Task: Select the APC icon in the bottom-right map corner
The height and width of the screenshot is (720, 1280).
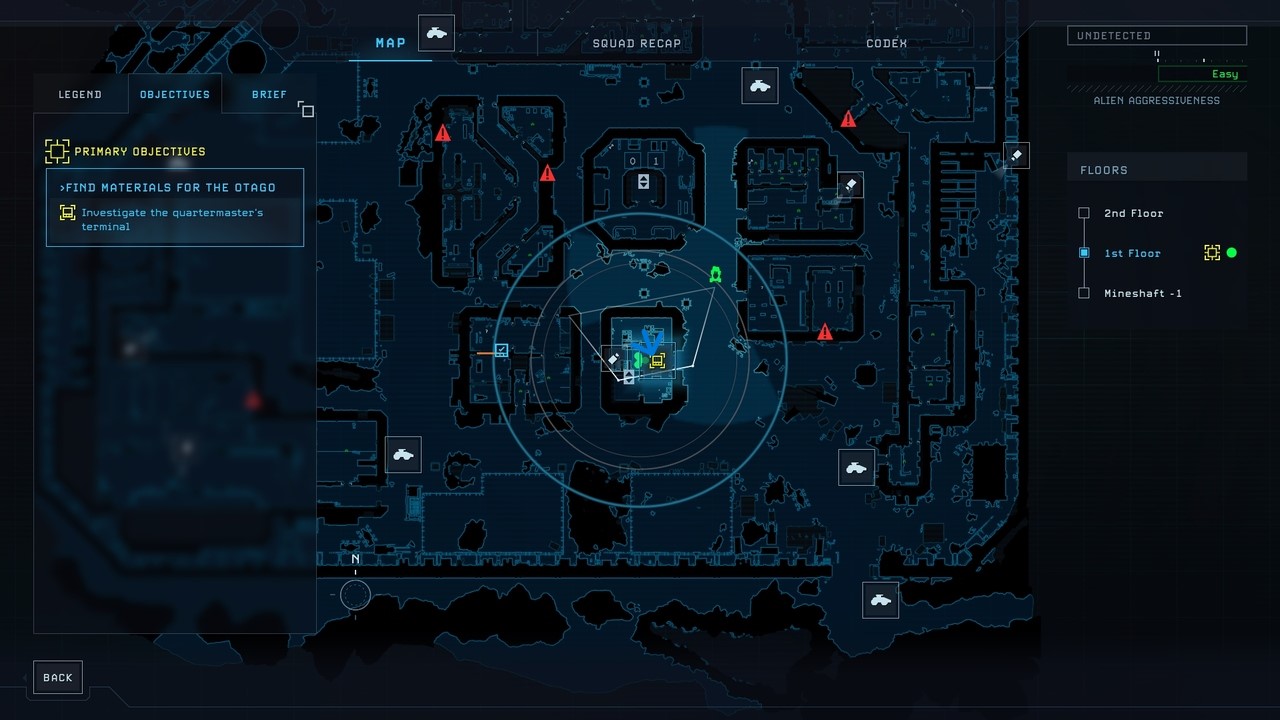Action: [x=880, y=600]
